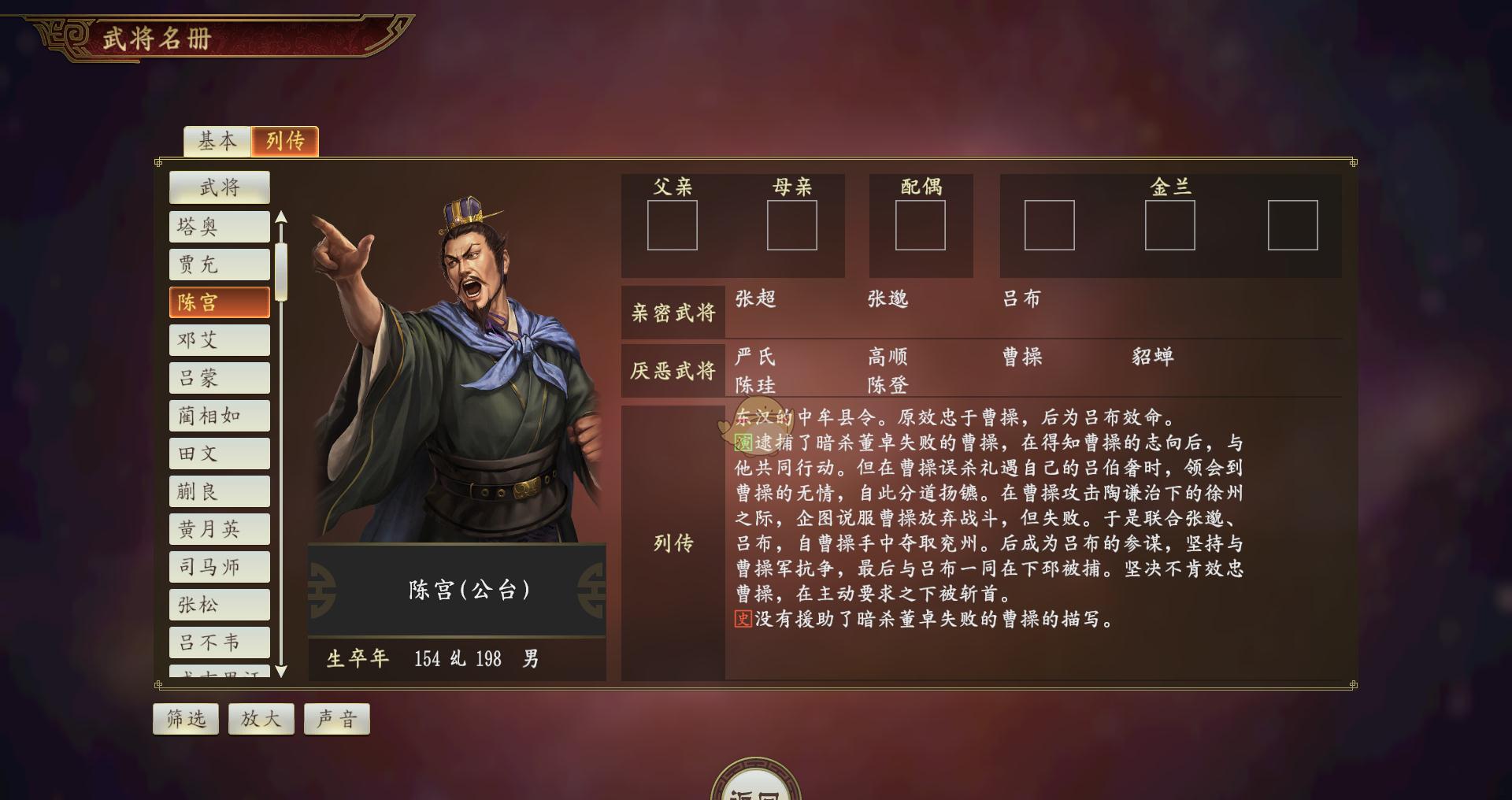Select 邓艾 from the officer list
Viewport: 1512px width, 800px height.
(219, 339)
